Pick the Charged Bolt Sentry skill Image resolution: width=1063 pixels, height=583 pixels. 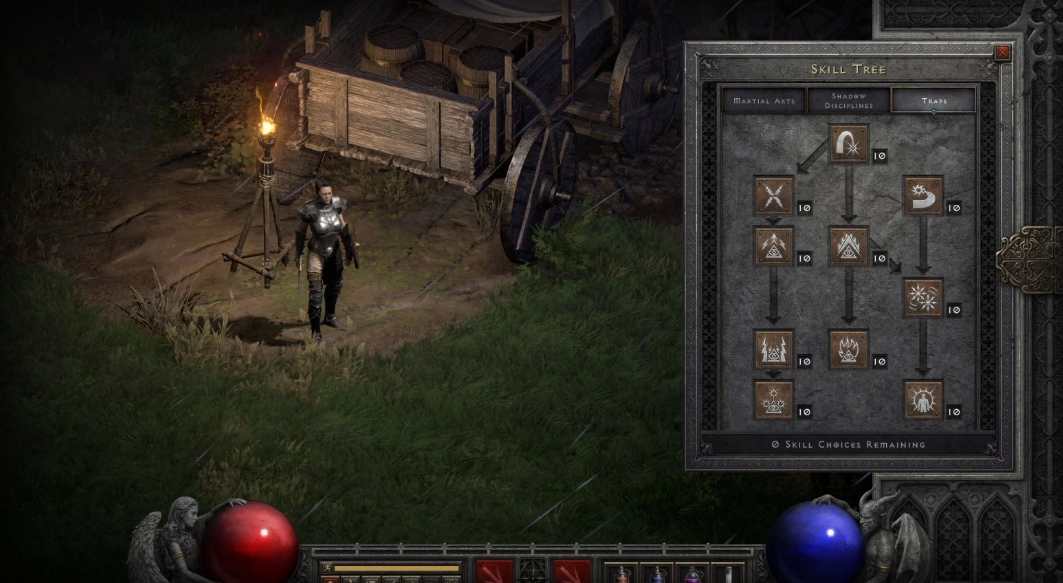click(x=774, y=246)
